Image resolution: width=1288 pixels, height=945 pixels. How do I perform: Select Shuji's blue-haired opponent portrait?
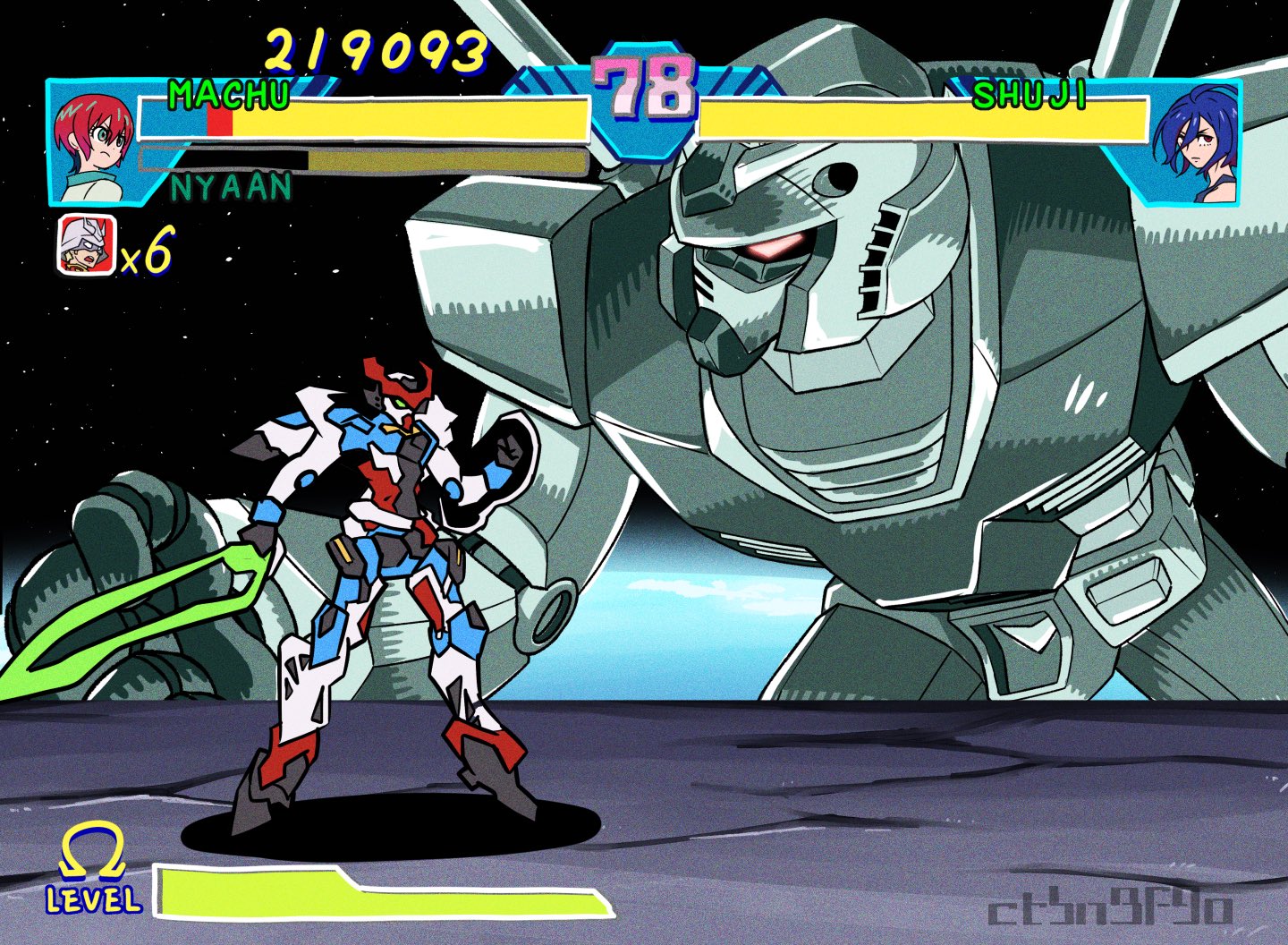click(1197, 143)
